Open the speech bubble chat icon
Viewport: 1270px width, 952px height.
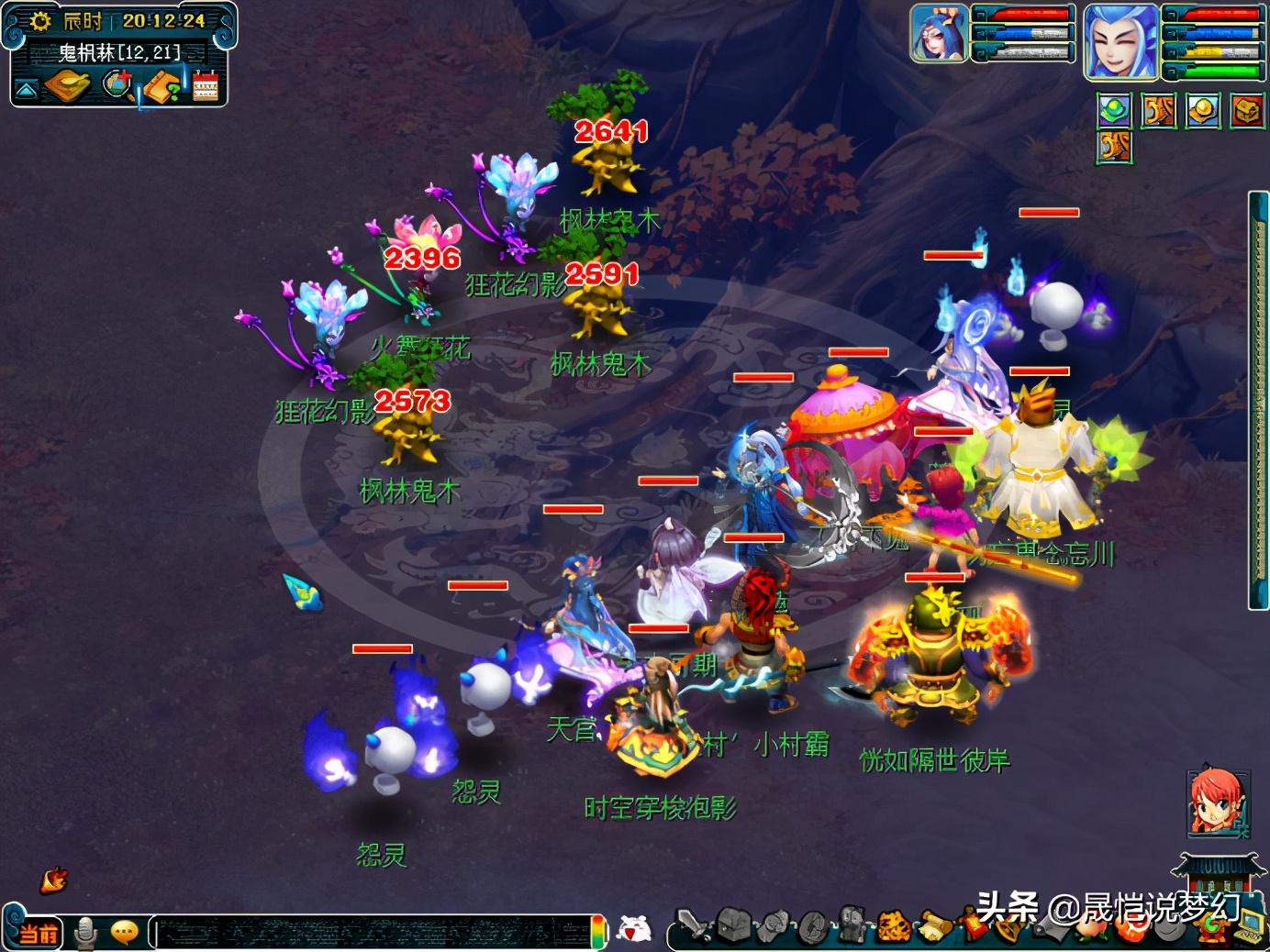tap(124, 933)
